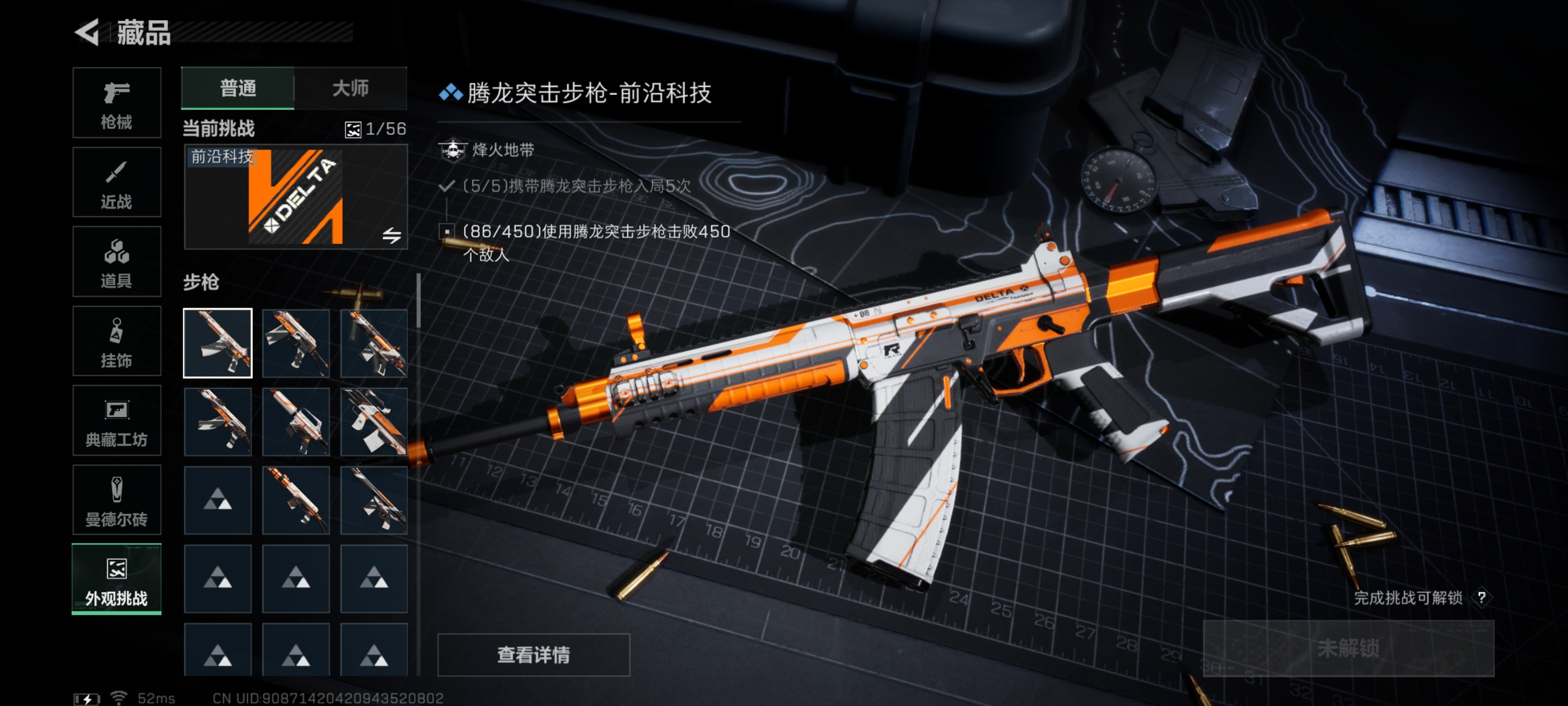Viewport: 1568px width, 706px height.
Task: Select the highlighted first rifle skin thumbnail
Action: 217,343
